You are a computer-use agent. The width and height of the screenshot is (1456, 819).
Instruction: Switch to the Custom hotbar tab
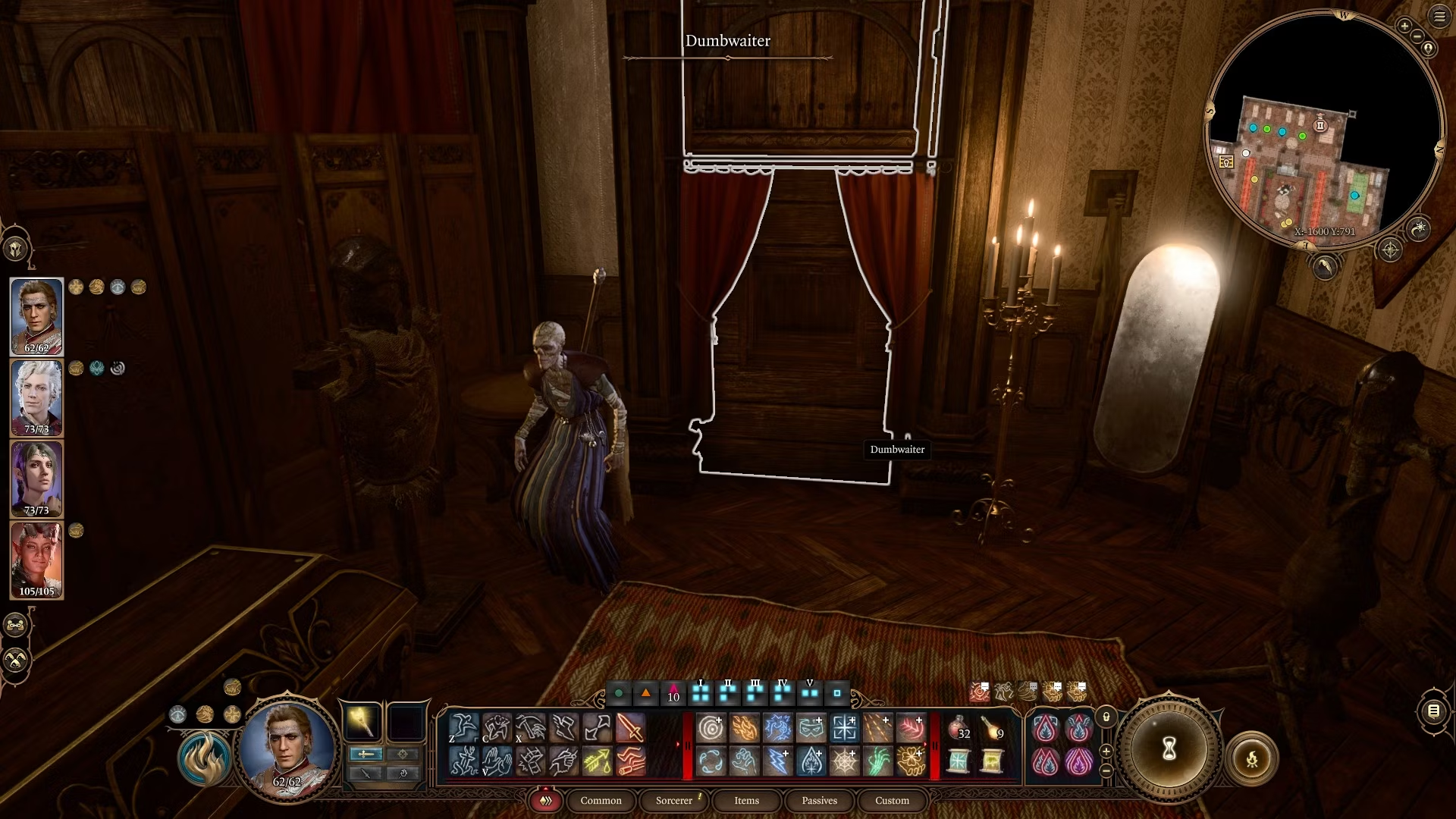point(892,800)
